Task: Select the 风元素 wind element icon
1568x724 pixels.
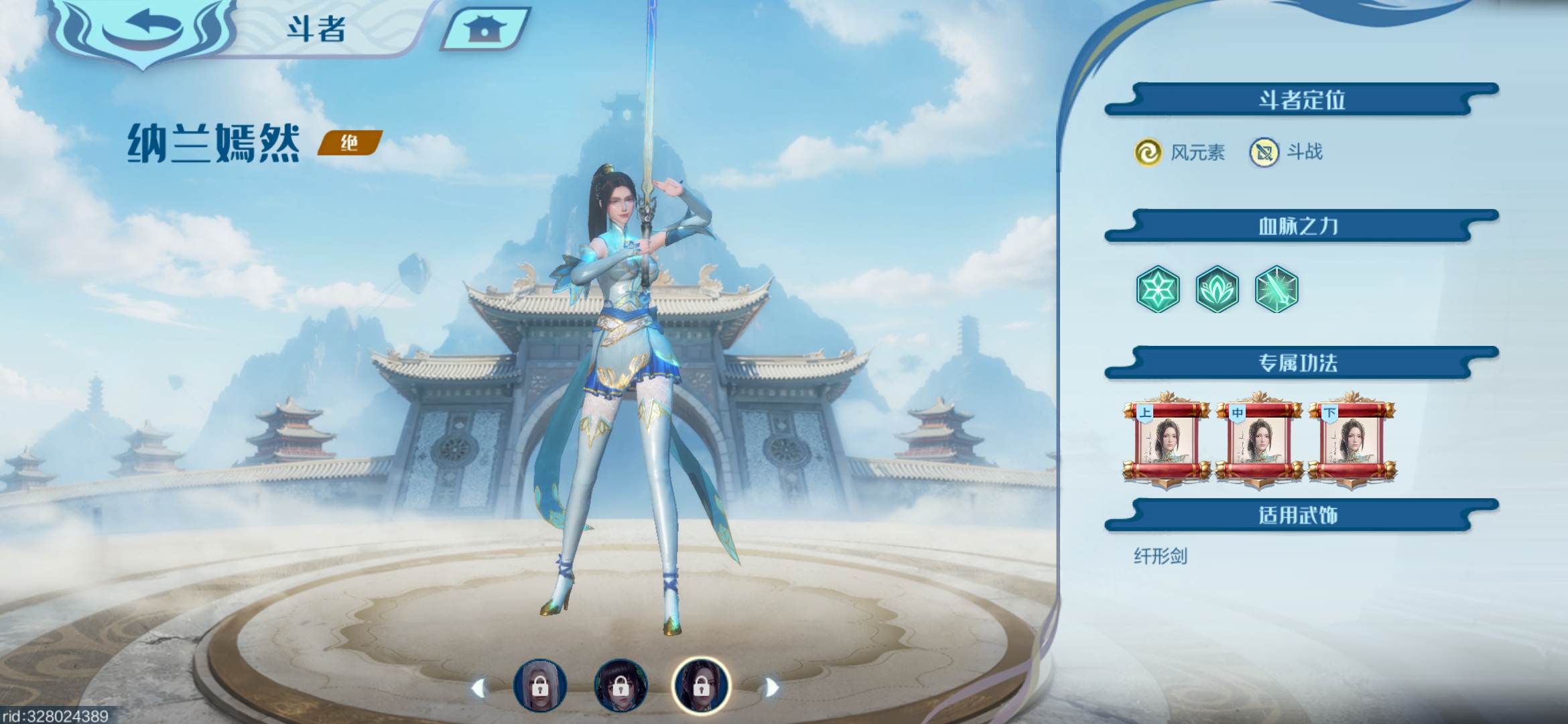Action: tap(1148, 152)
